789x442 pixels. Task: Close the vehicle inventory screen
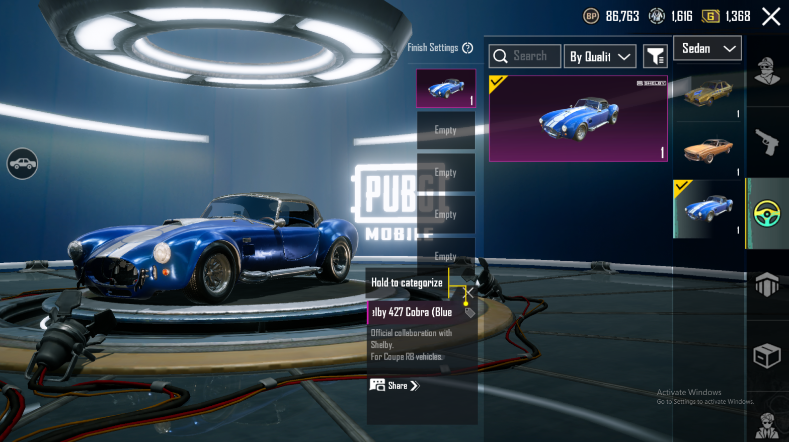pos(771,16)
